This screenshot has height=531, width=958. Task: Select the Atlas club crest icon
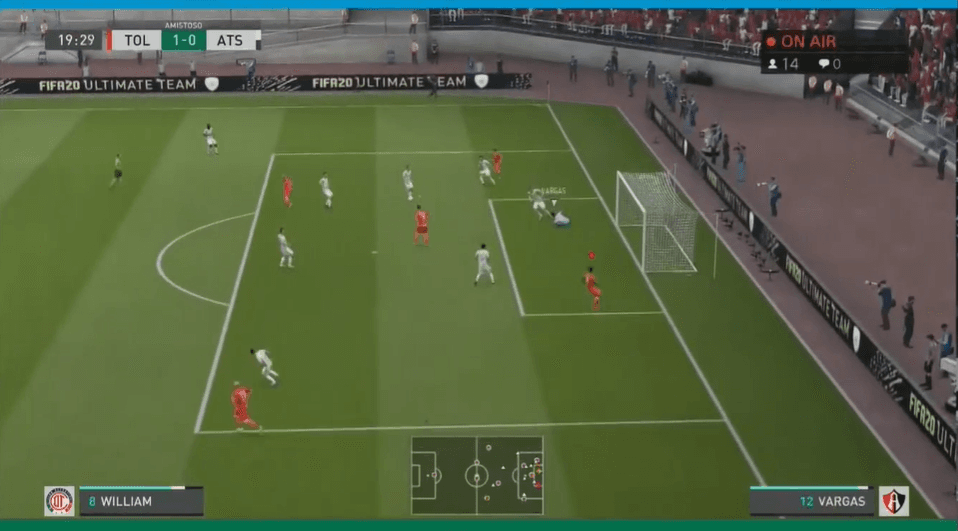point(893,501)
